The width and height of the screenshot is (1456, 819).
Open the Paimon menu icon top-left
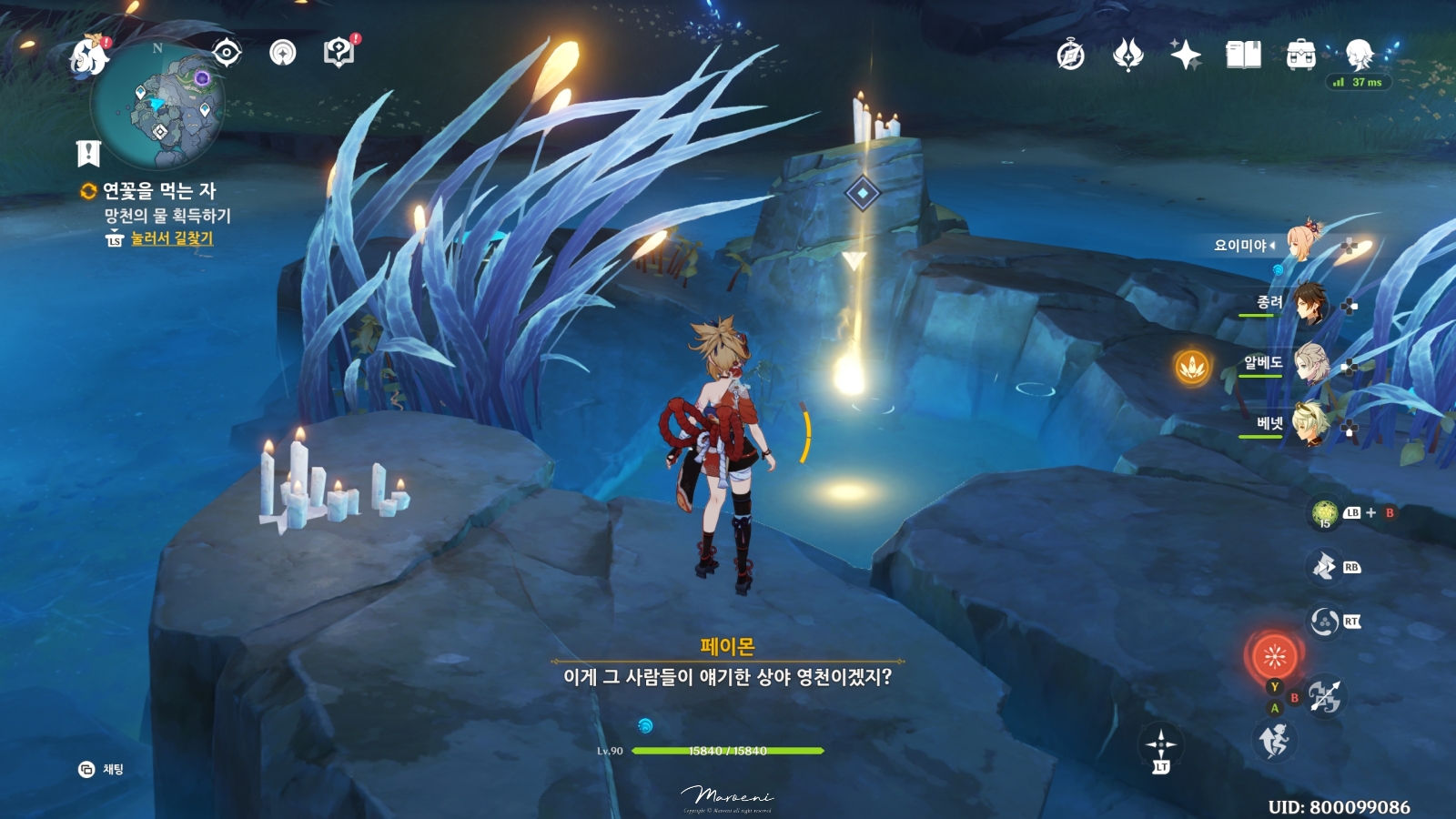pos(86,56)
